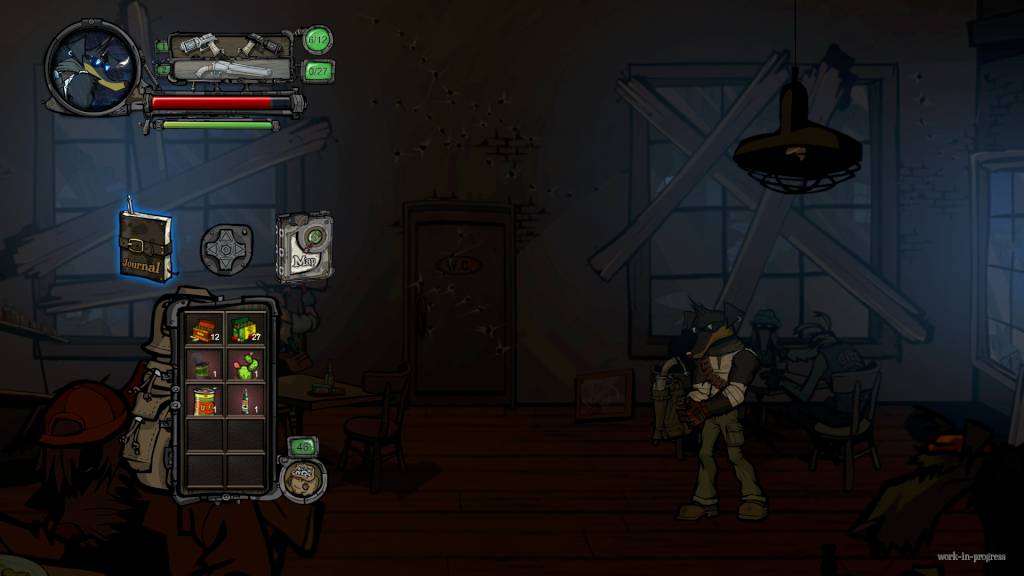Open the Journal book
This screenshot has width=1024, height=576.
(145, 246)
